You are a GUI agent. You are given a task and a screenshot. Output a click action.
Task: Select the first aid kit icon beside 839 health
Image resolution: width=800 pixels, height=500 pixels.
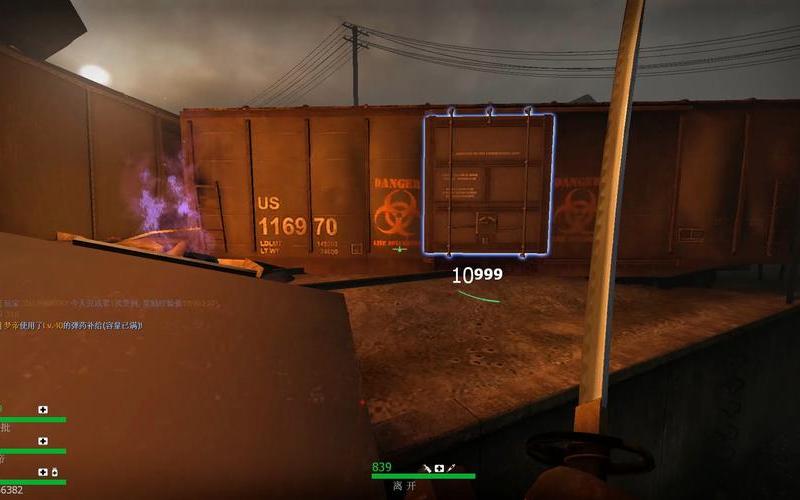439,468
